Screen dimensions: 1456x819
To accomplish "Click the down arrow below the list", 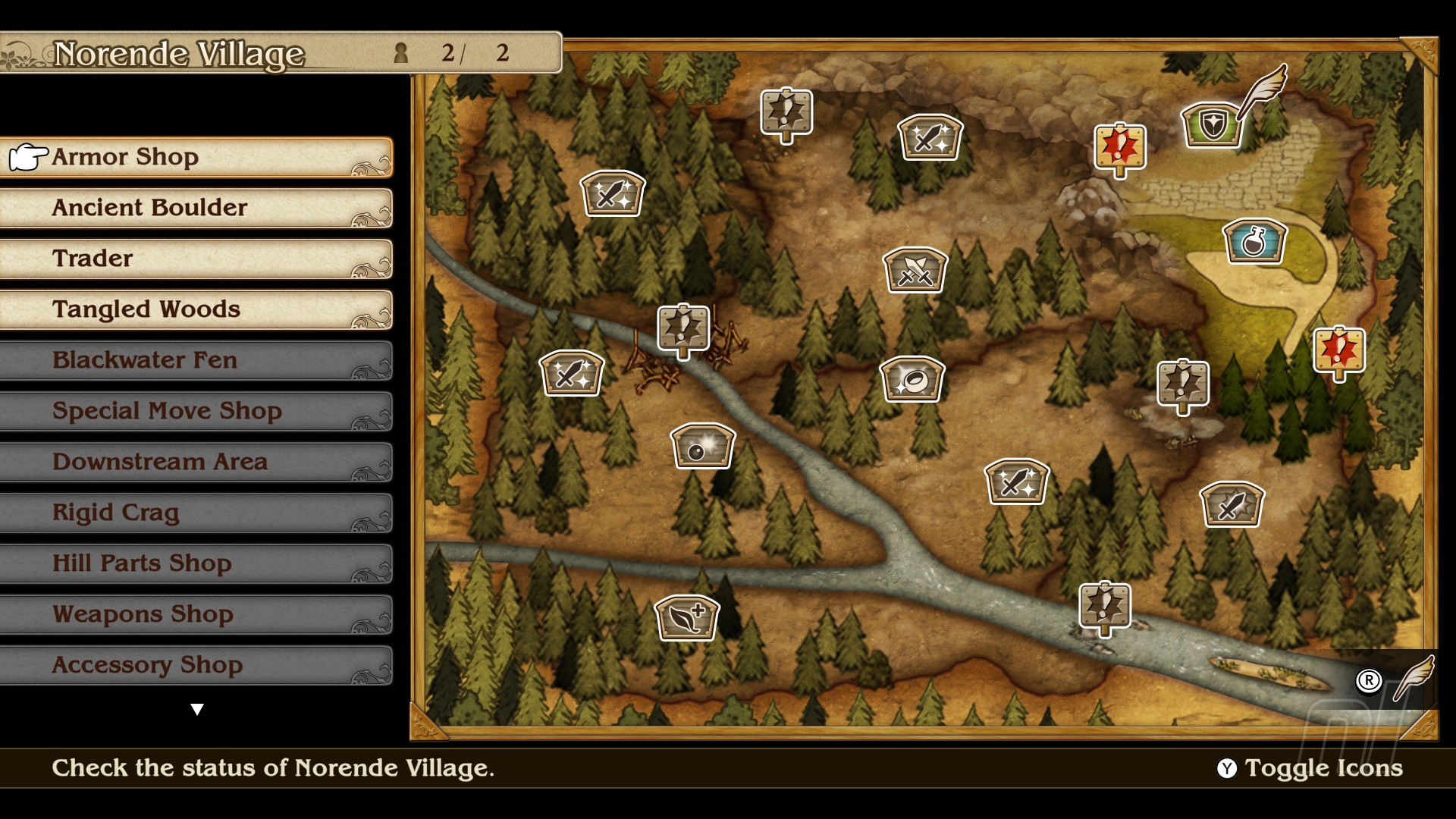I will [x=197, y=710].
